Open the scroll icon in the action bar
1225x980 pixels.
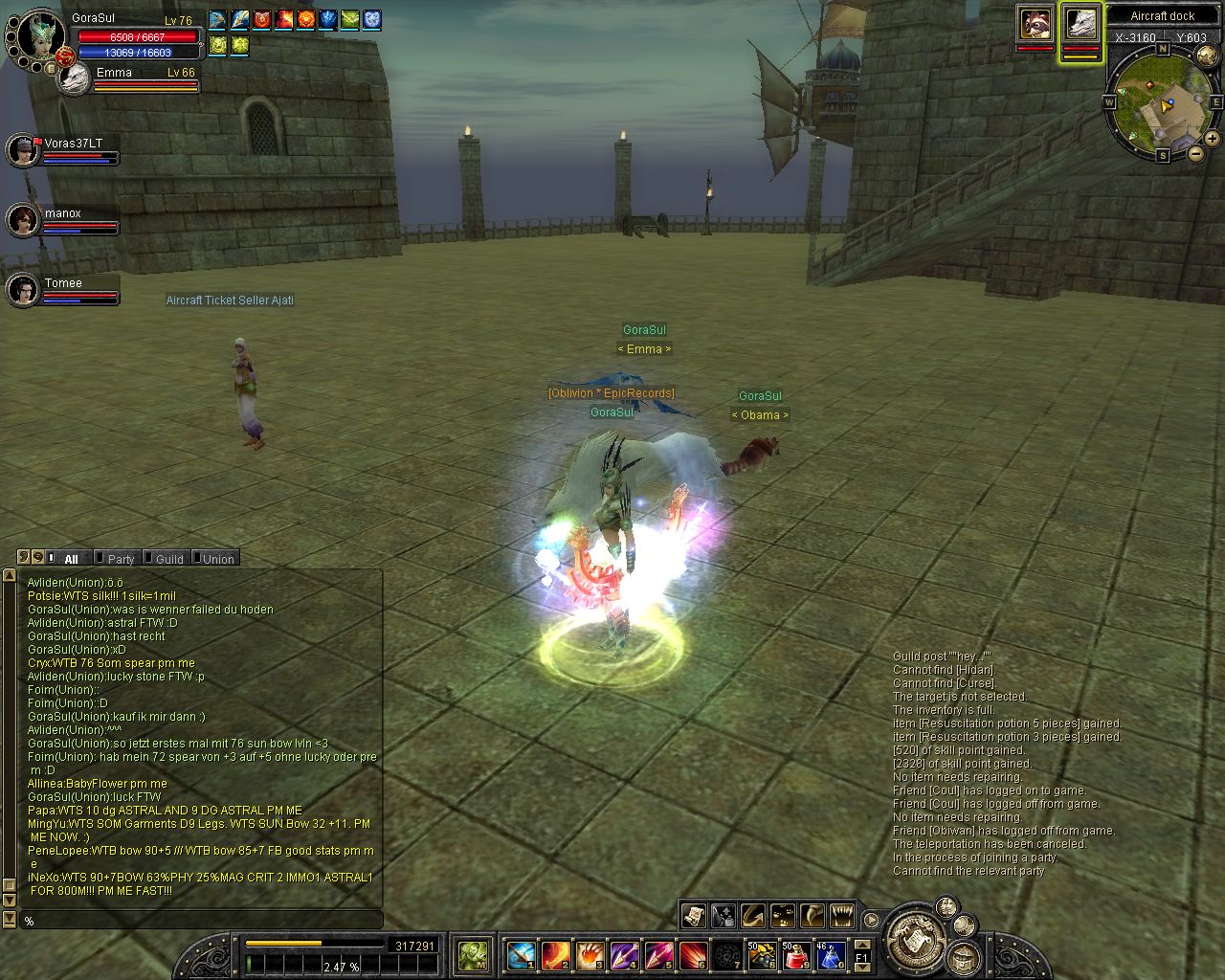point(693,916)
